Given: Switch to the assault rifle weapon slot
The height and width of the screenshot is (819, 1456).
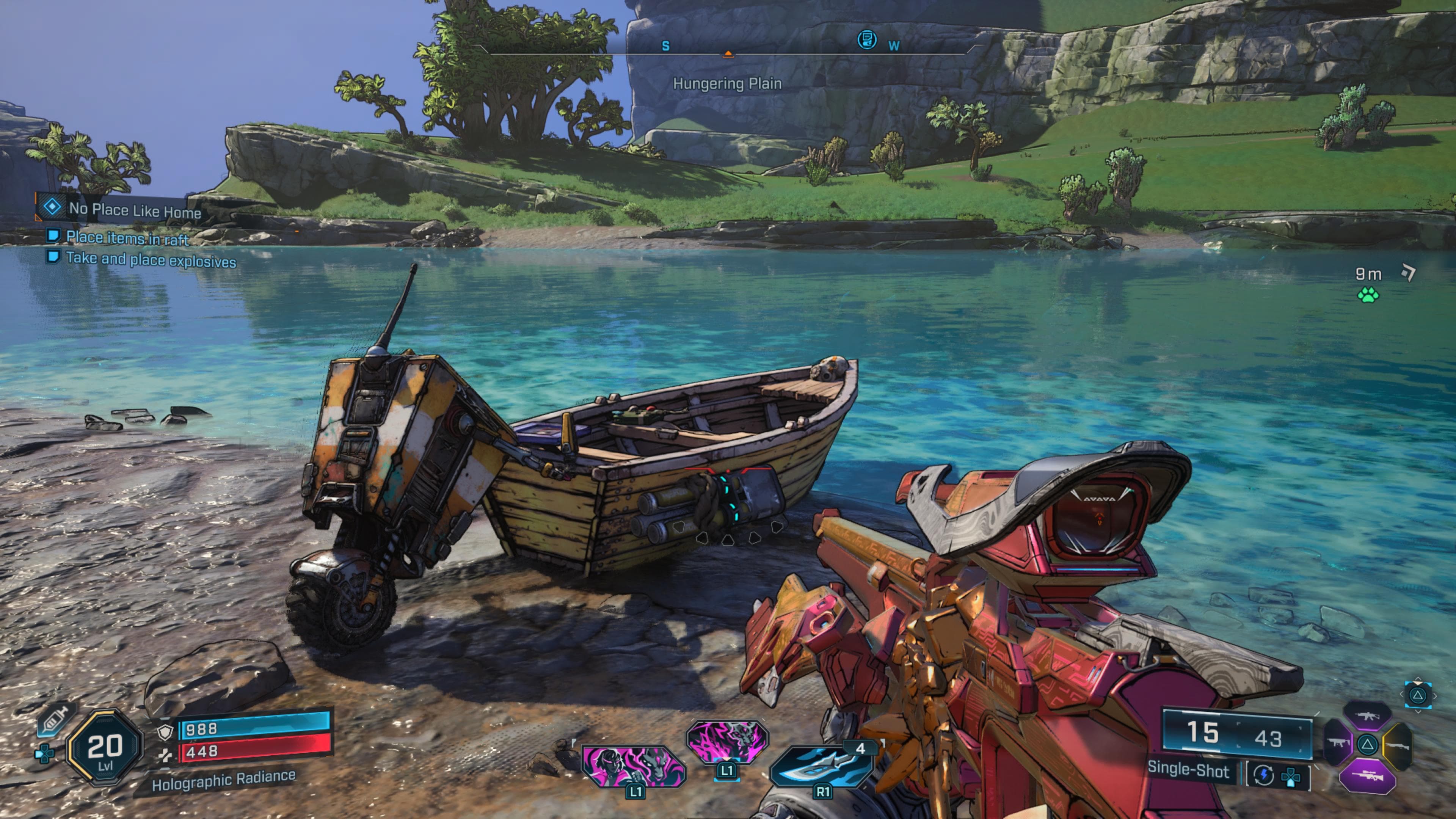Looking at the screenshot, I should [1368, 717].
